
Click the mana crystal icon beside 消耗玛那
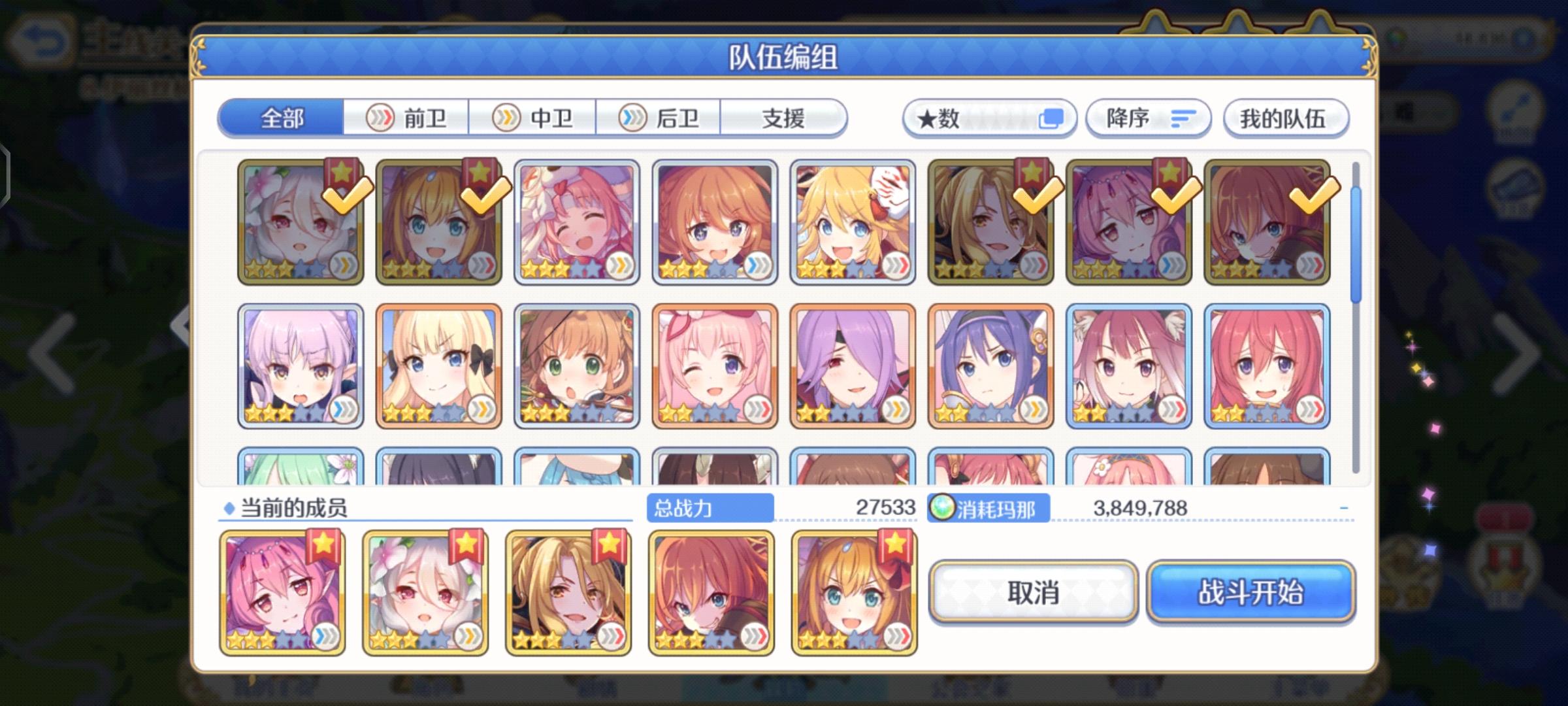tap(941, 507)
